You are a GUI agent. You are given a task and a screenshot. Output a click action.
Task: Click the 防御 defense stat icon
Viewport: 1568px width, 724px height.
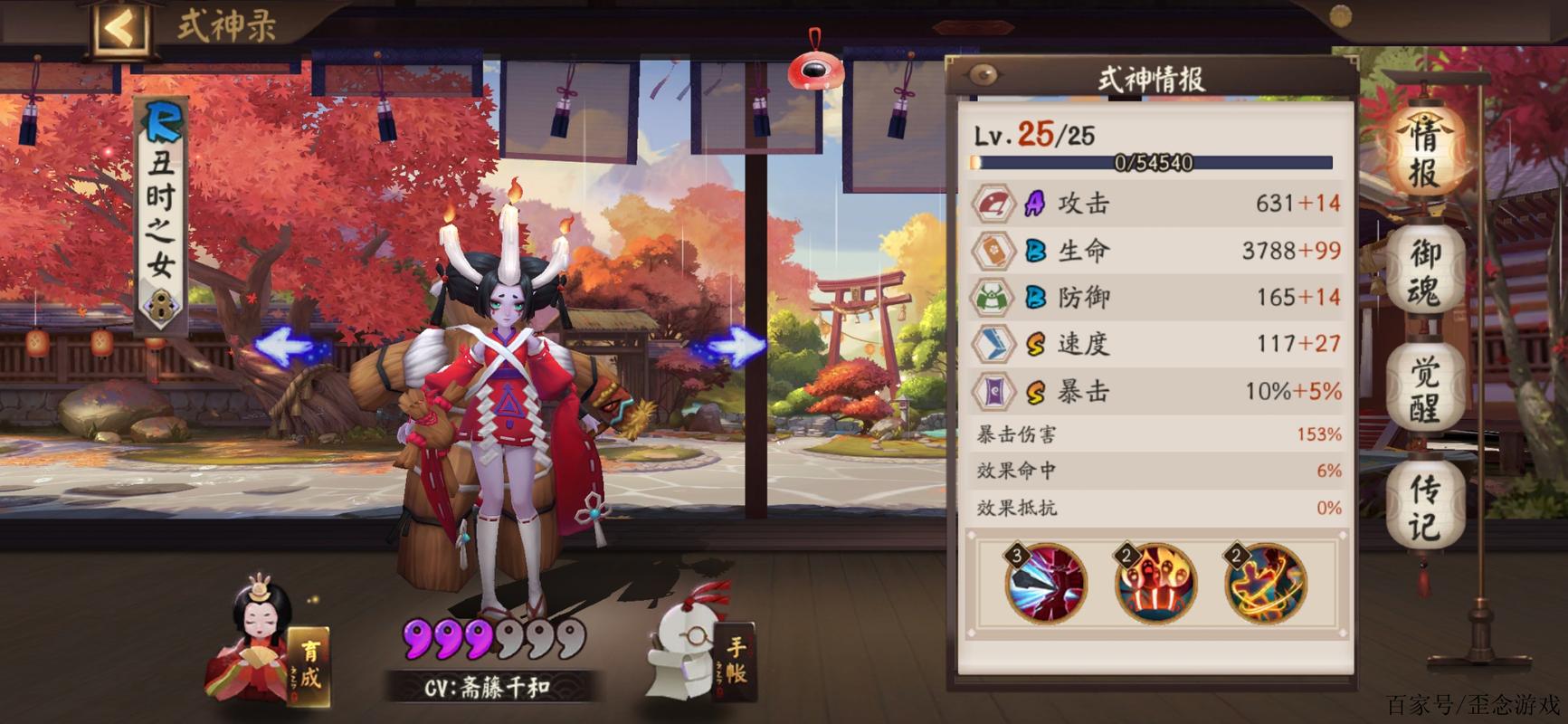(x=994, y=297)
